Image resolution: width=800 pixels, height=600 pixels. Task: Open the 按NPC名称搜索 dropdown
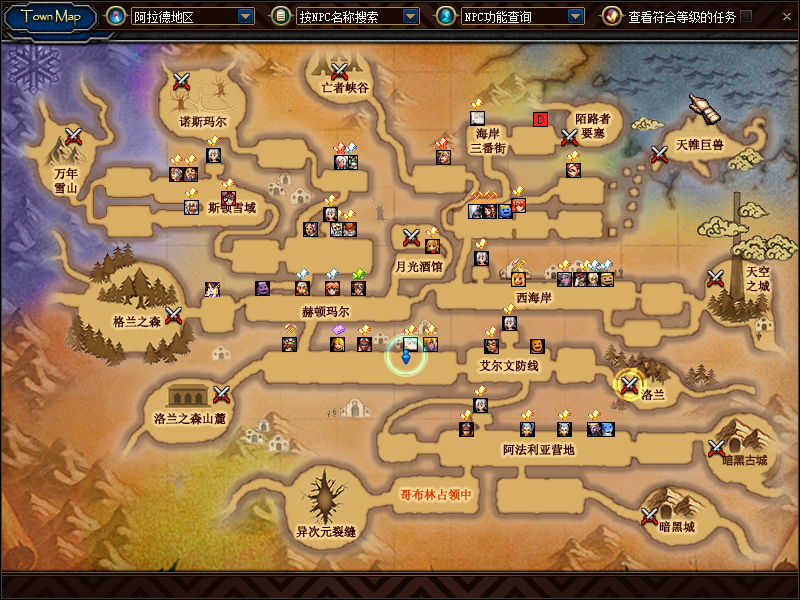[410, 17]
